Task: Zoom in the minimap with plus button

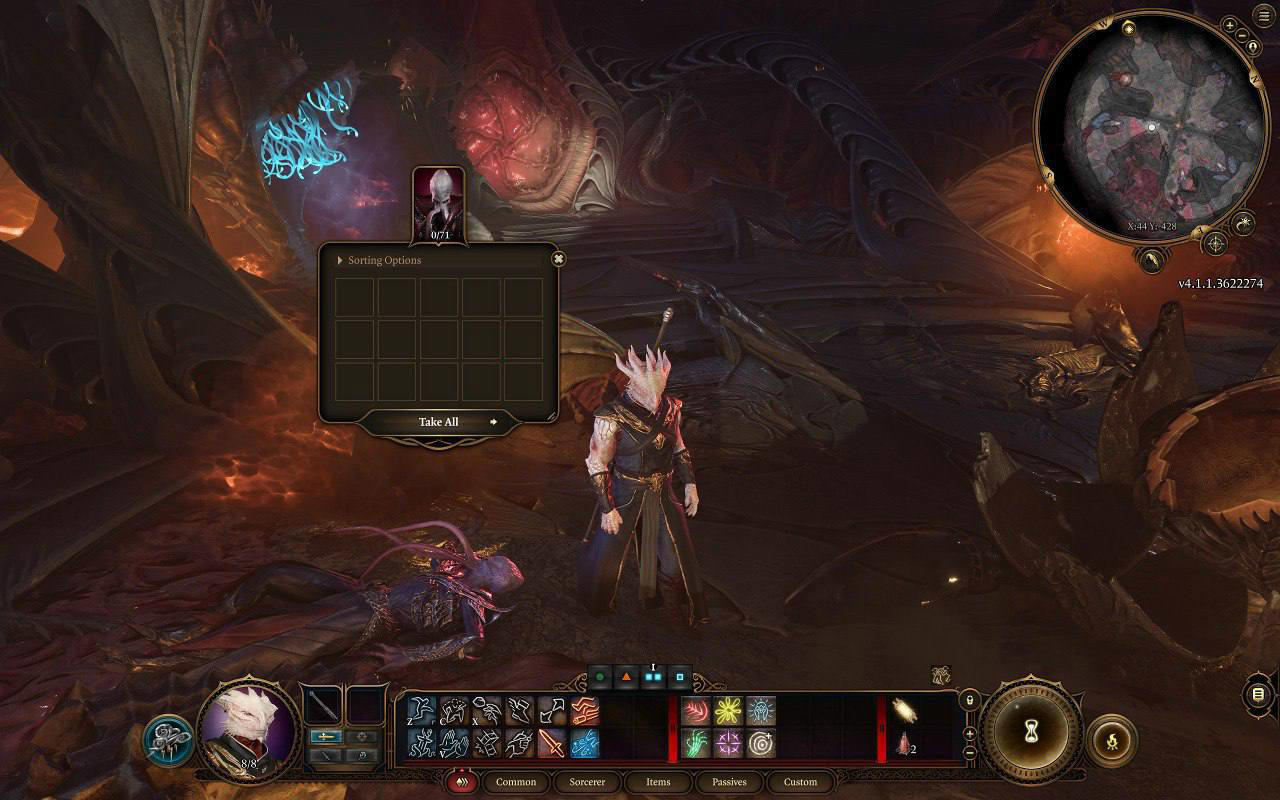Action: 1229,25
